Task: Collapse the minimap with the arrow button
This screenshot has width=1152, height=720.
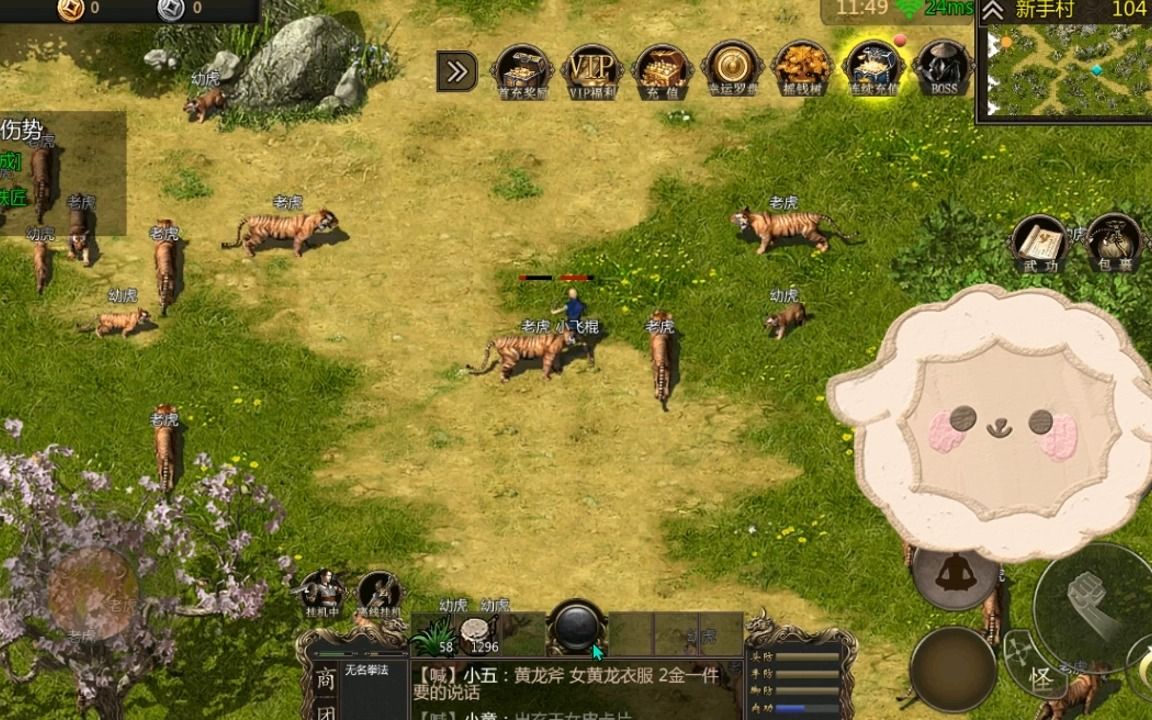Action: (x=992, y=11)
